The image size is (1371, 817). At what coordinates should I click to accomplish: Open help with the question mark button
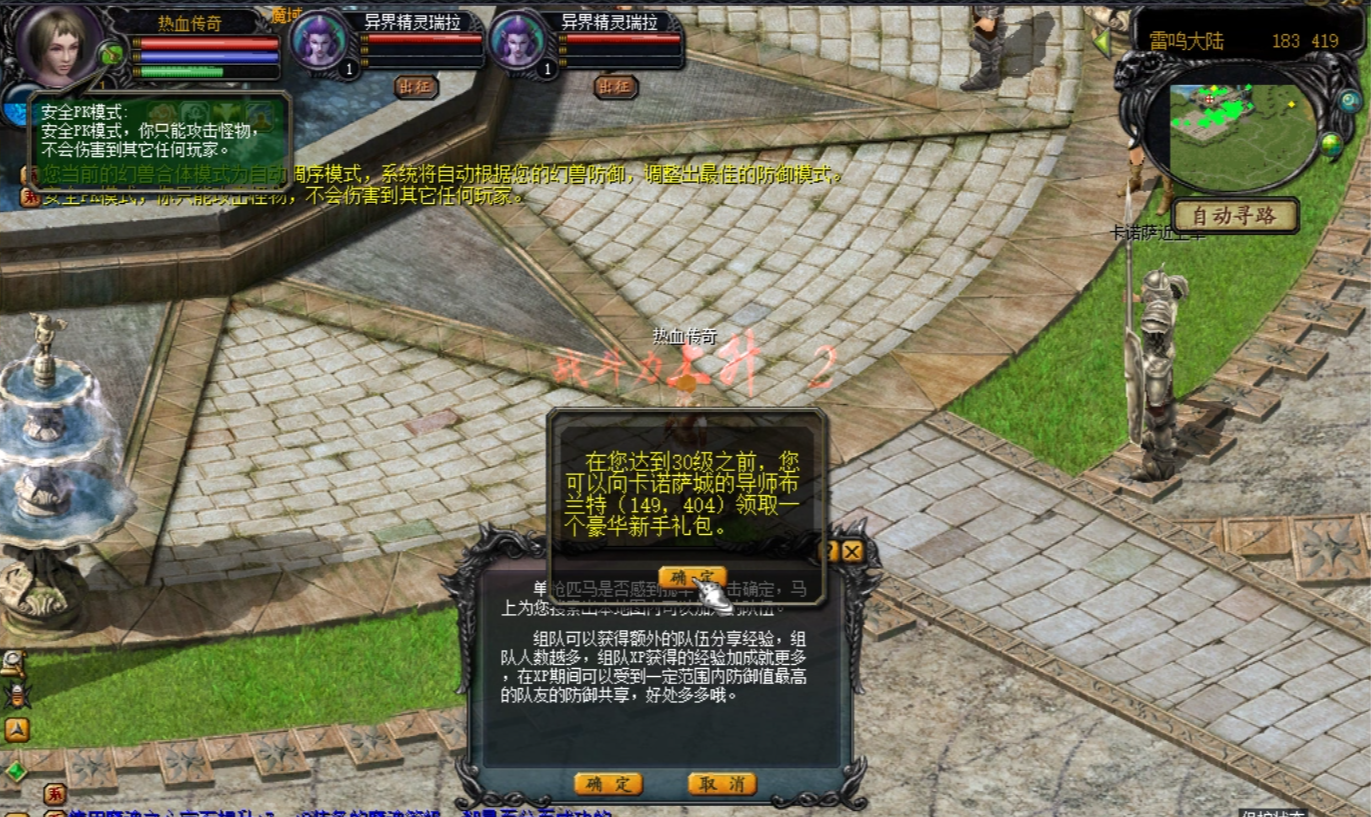[x=829, y=551]
